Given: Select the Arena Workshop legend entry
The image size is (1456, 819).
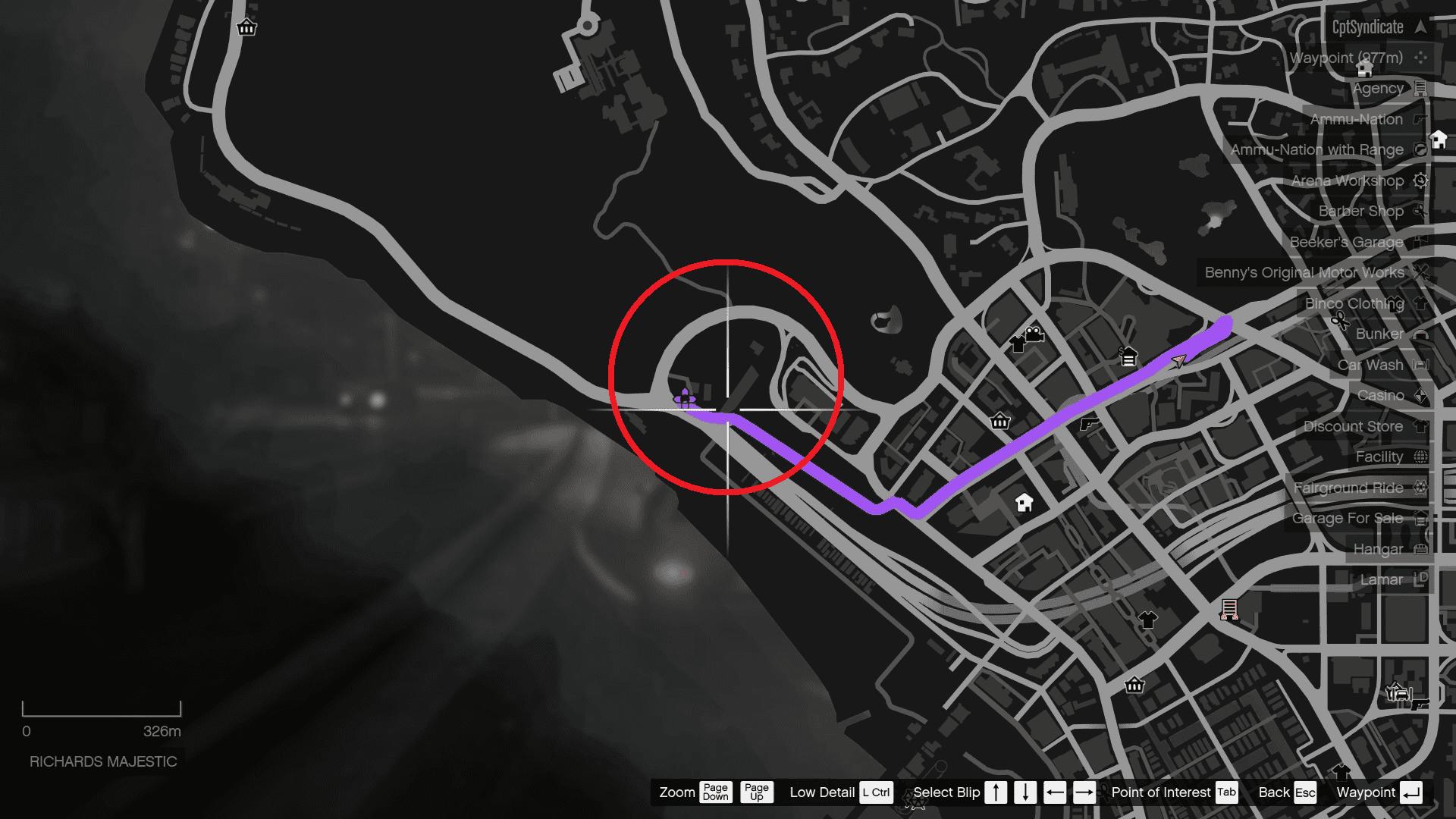Looking at the screenshot, I should click(x=1348, y=180).
